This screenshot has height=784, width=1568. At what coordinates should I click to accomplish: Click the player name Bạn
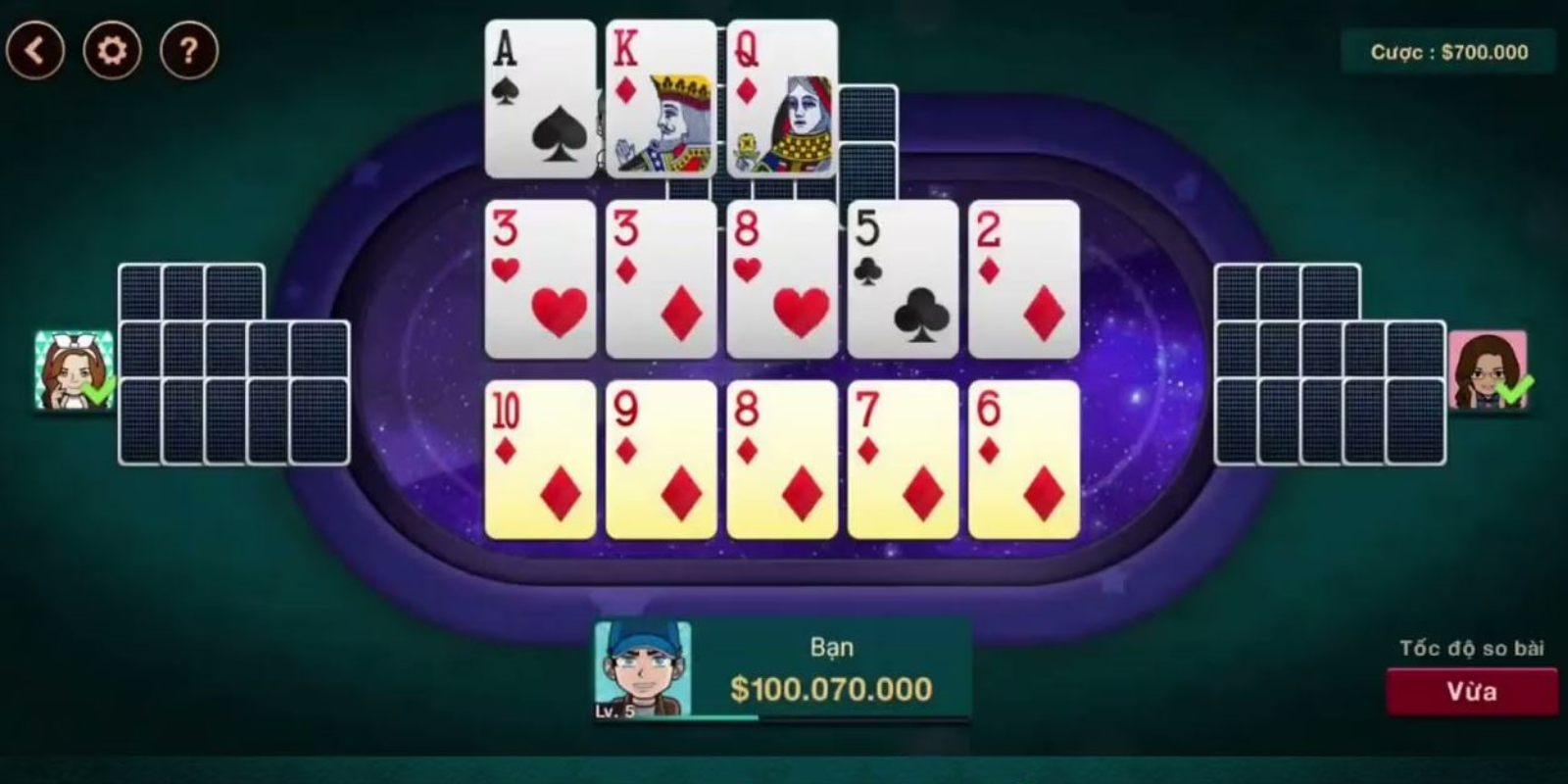(832, 647)
